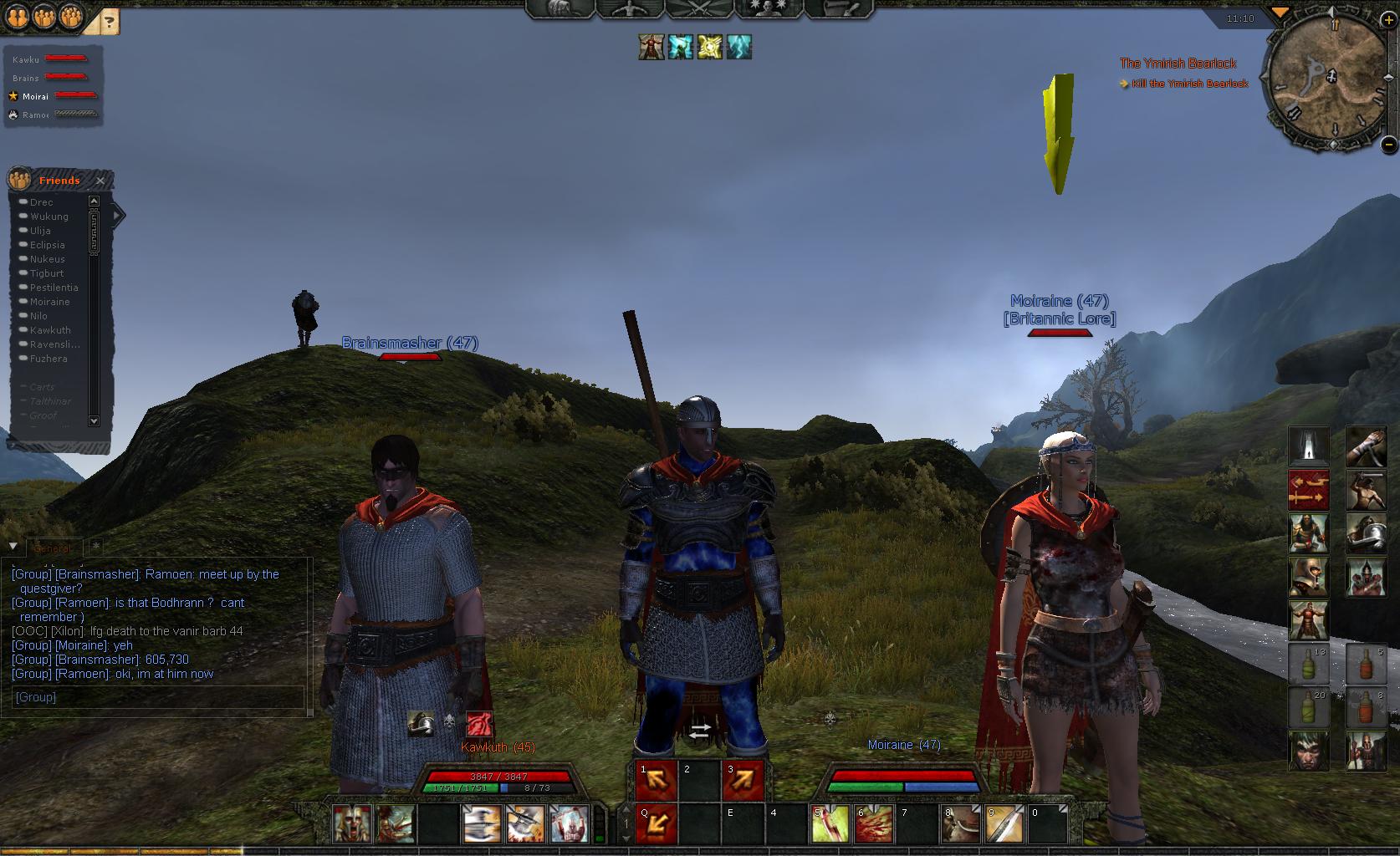Screen dimensions: 1400x856
Task: Open The Ymirish Bearlock quest tracker entry
Action: pyautogui.click(x=1178, y=64)
